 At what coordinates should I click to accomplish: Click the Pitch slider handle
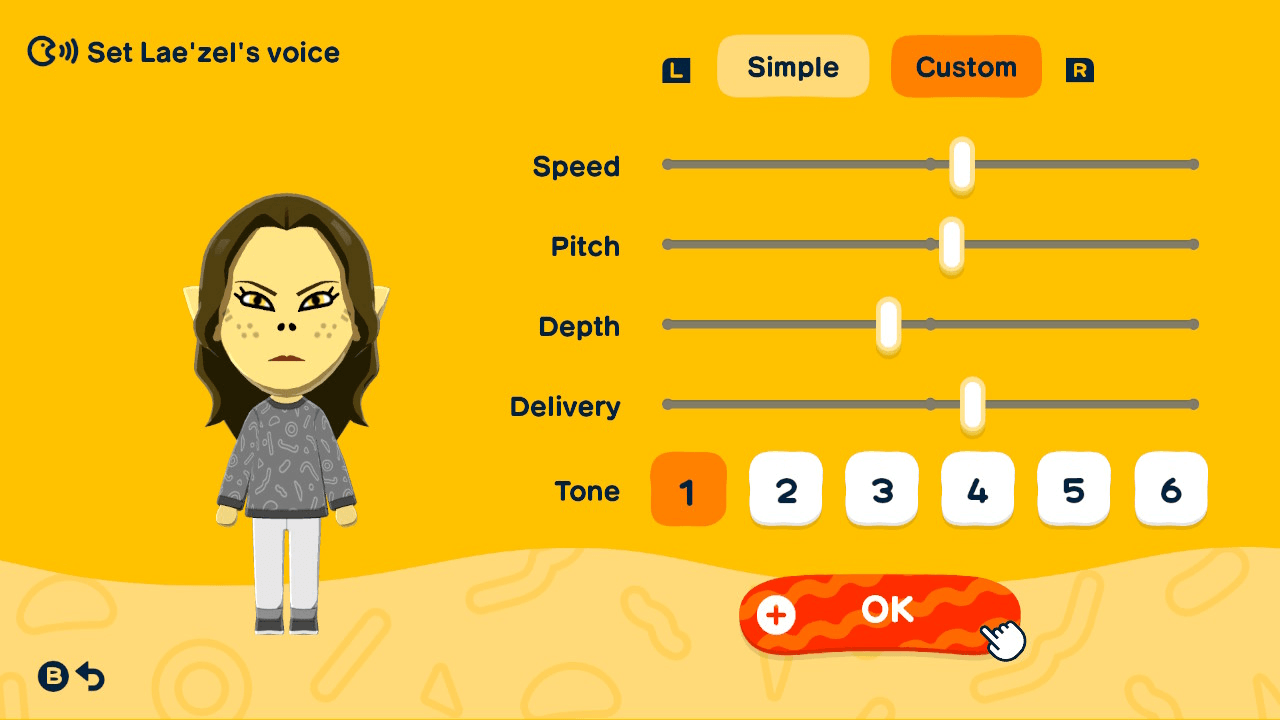click(950, 244)
